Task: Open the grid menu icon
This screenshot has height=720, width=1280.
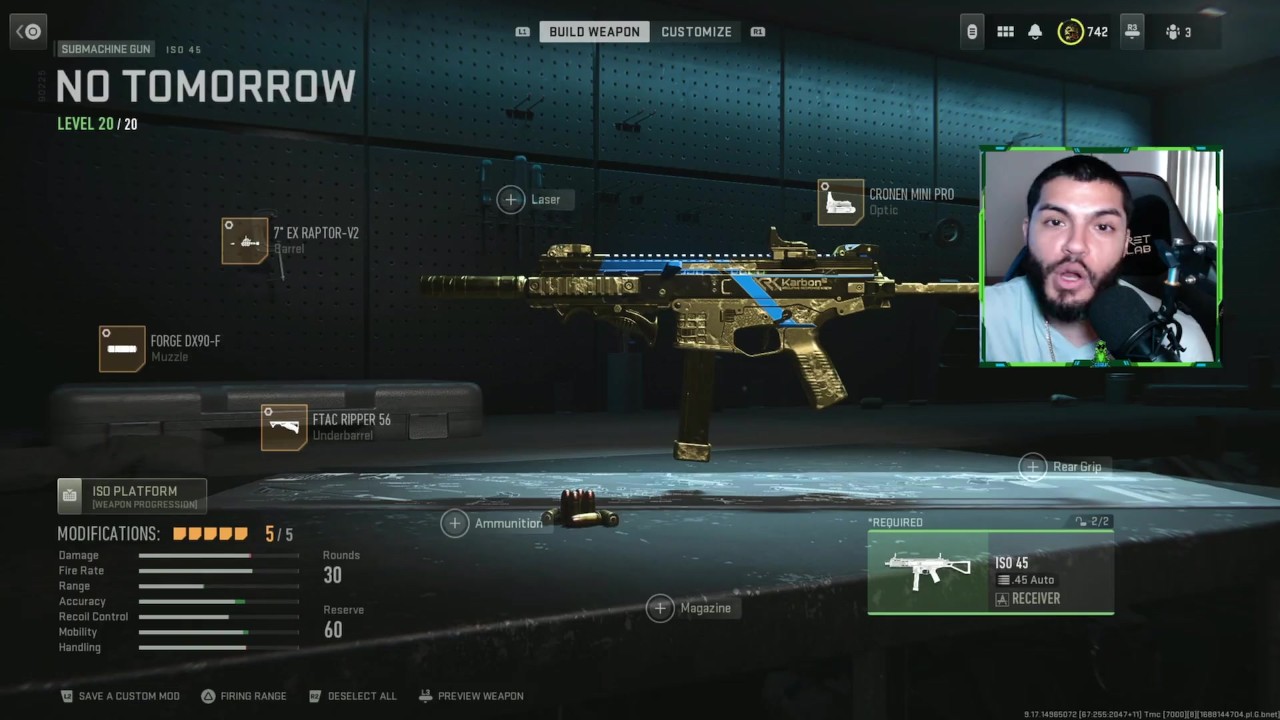Action: [1005, 32]
